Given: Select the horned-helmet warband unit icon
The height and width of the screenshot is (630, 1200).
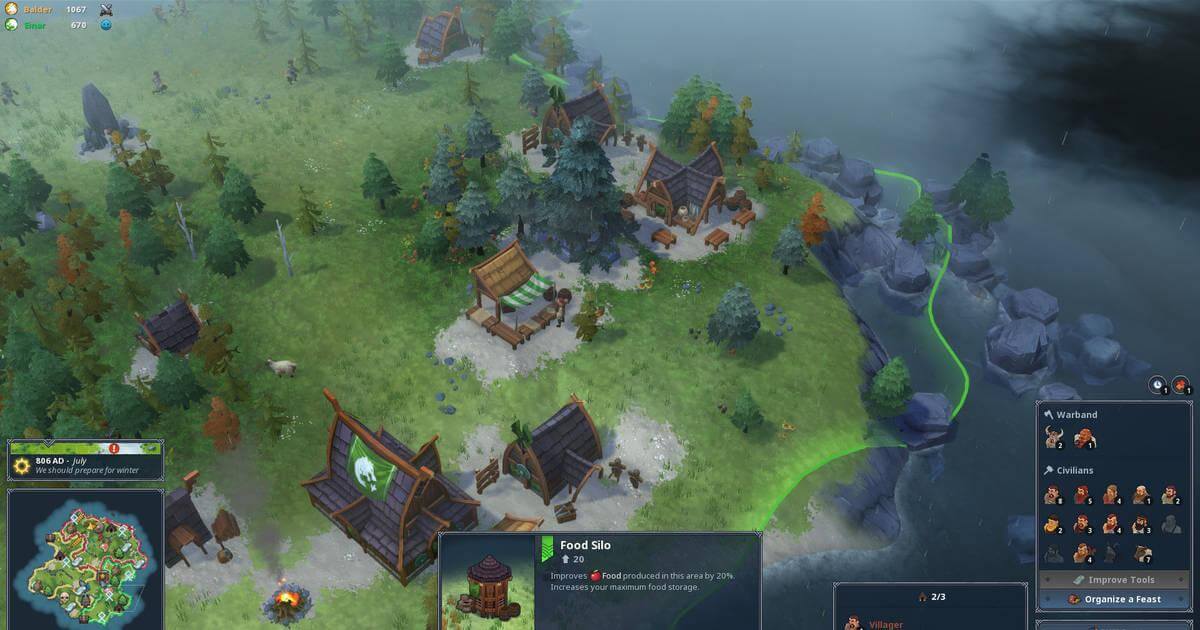Looking at the screenshot, I should point(1052,438).
